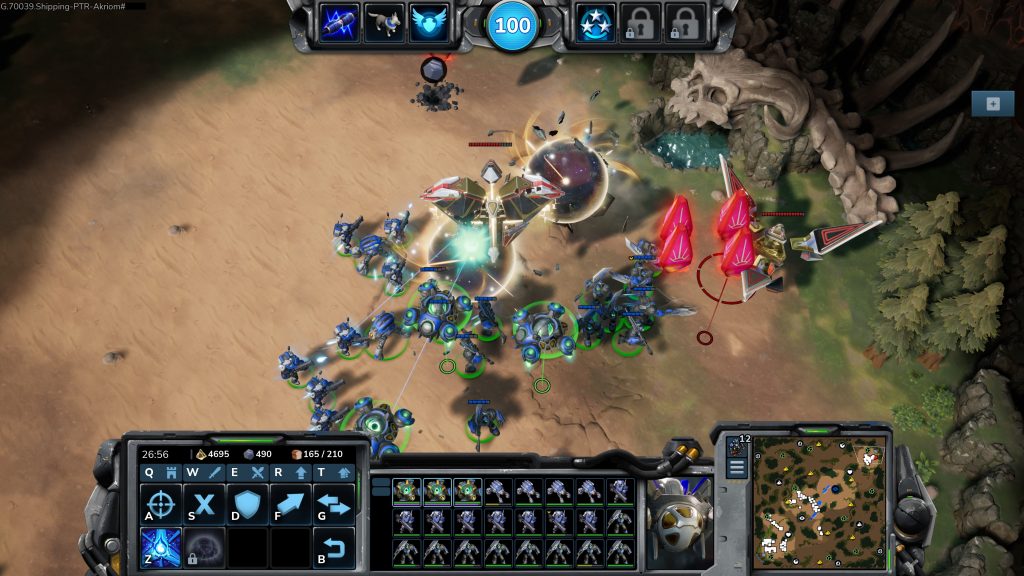The width and height of the screenshot is (1024, 576).
Task: Issue the Stop command (X icon)
Action: (204, 505)
